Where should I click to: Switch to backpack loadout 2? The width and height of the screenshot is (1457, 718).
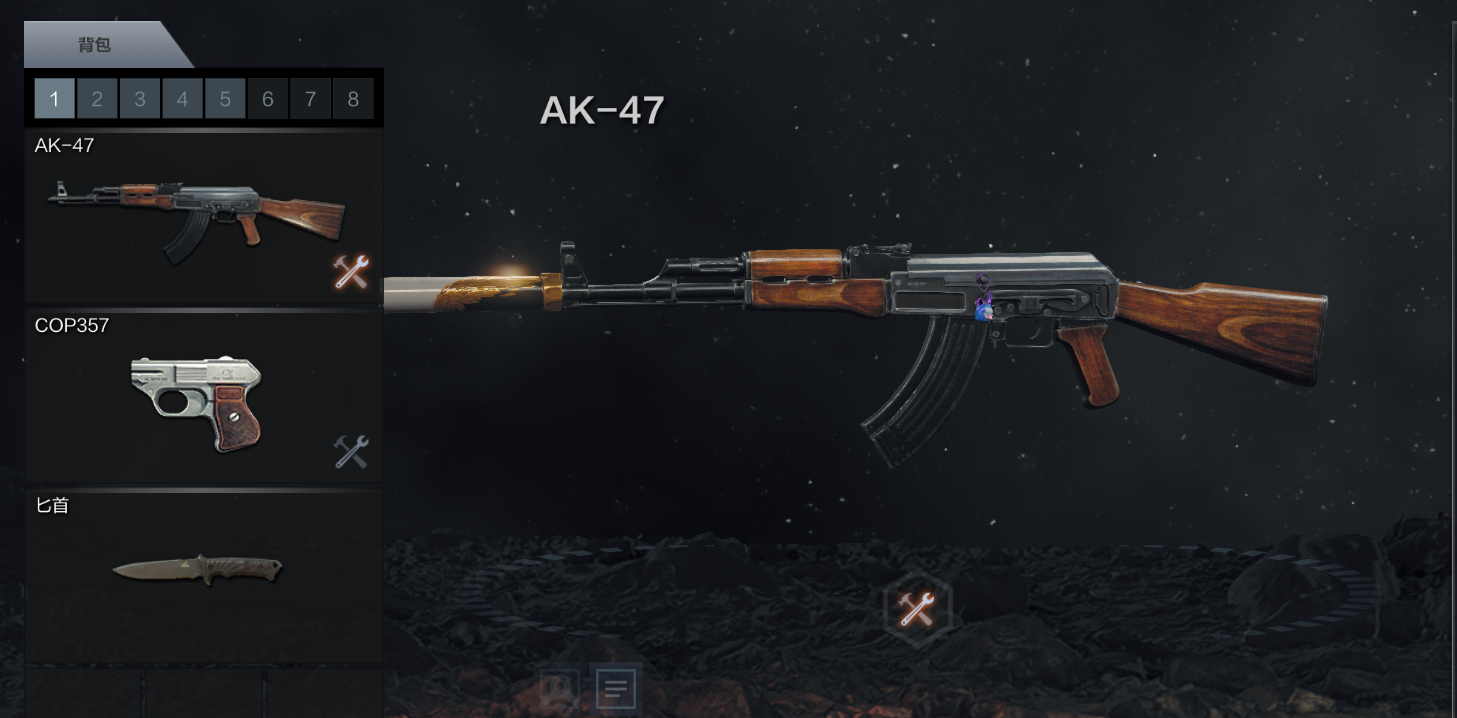[97, 99]
